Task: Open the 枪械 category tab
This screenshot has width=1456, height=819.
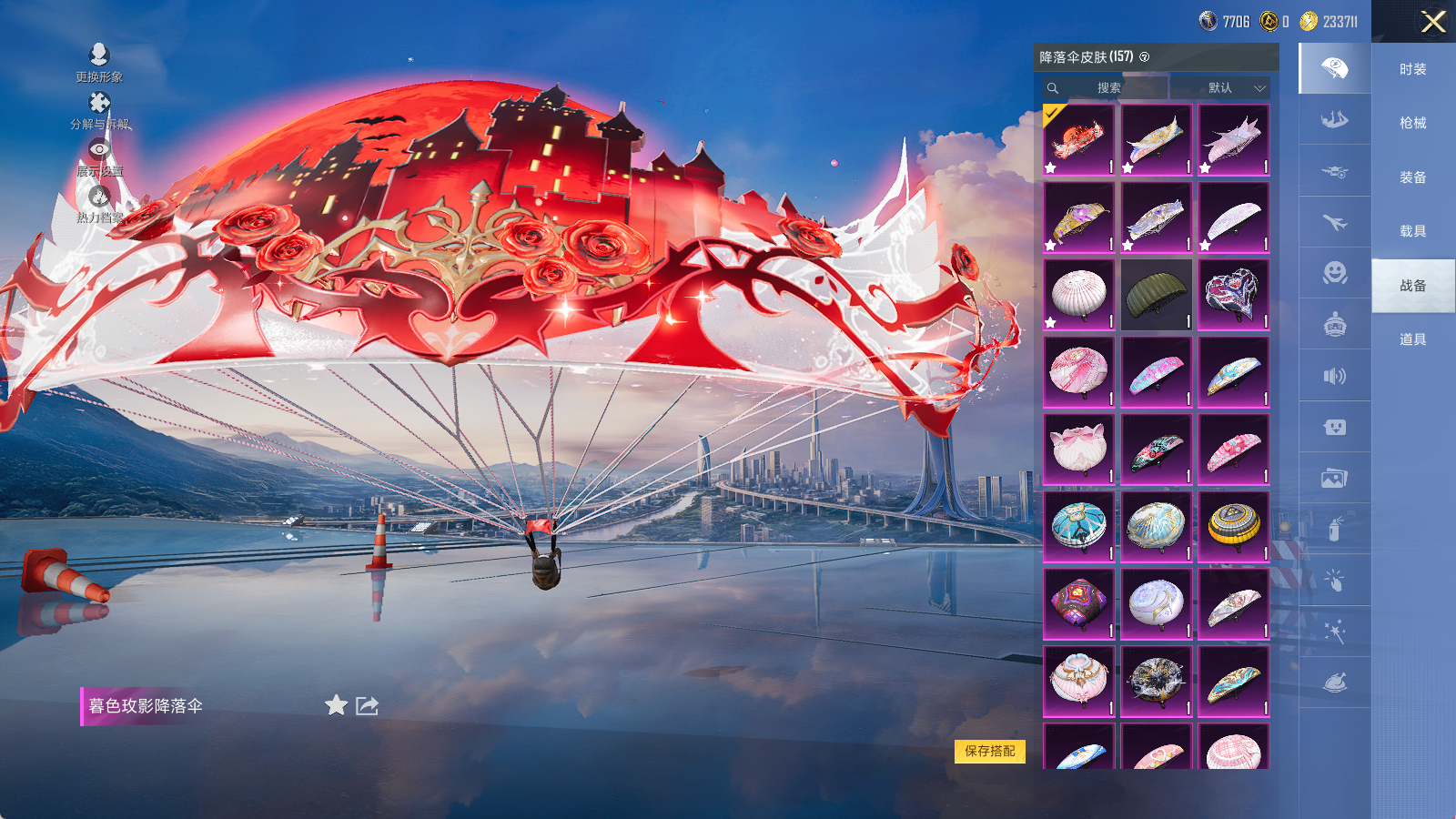Action: coord(1412,123)
